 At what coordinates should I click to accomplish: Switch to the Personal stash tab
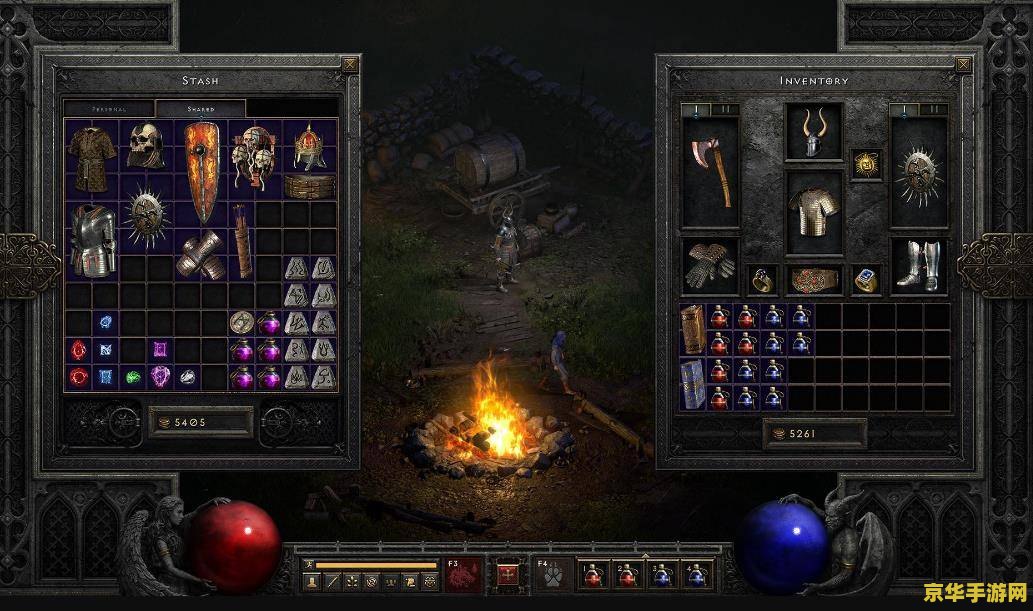(109, 108)
